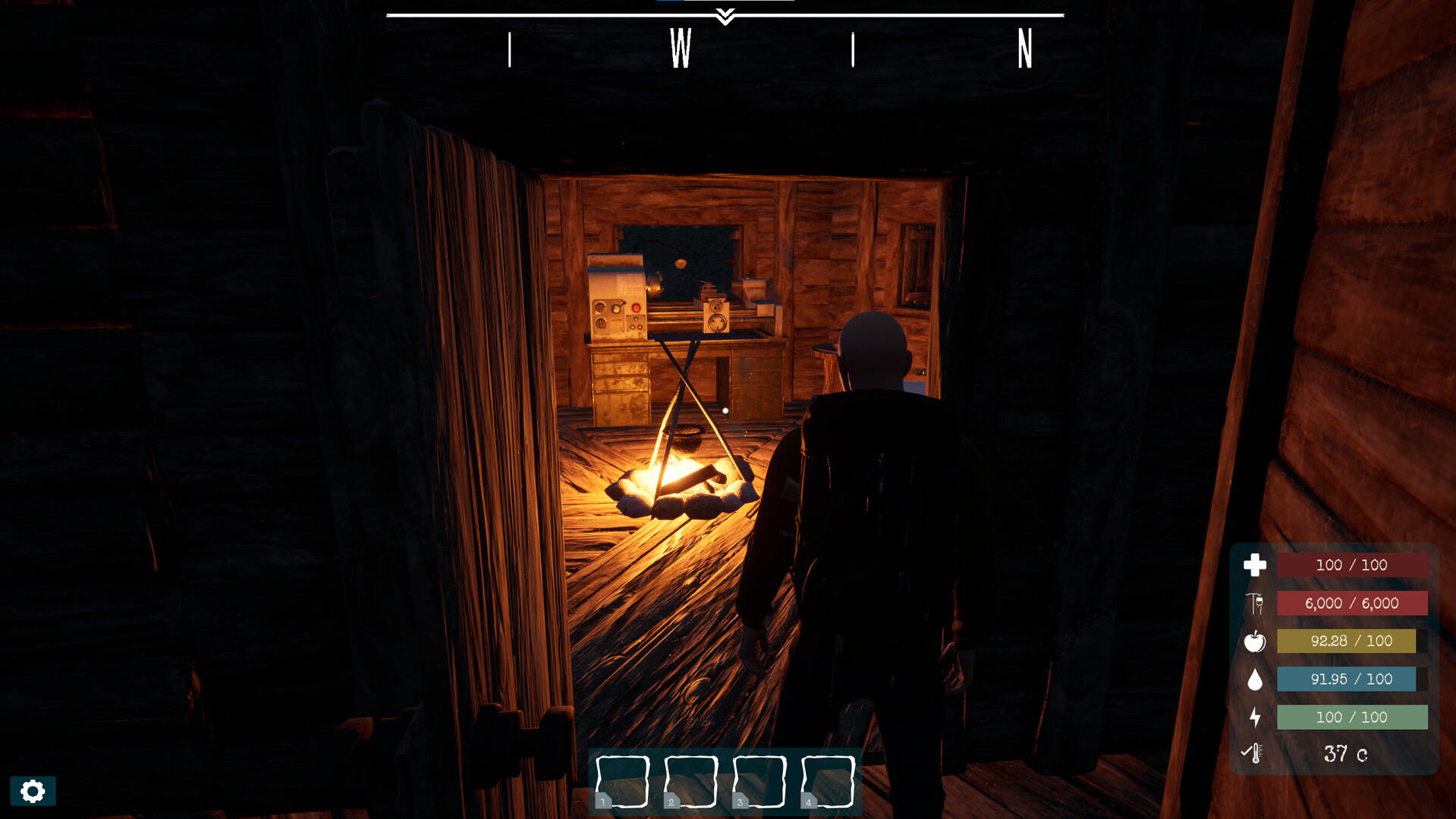Click the health cross icon
This screenshot has width=1456, height=819.
[x=1256, y=564]
